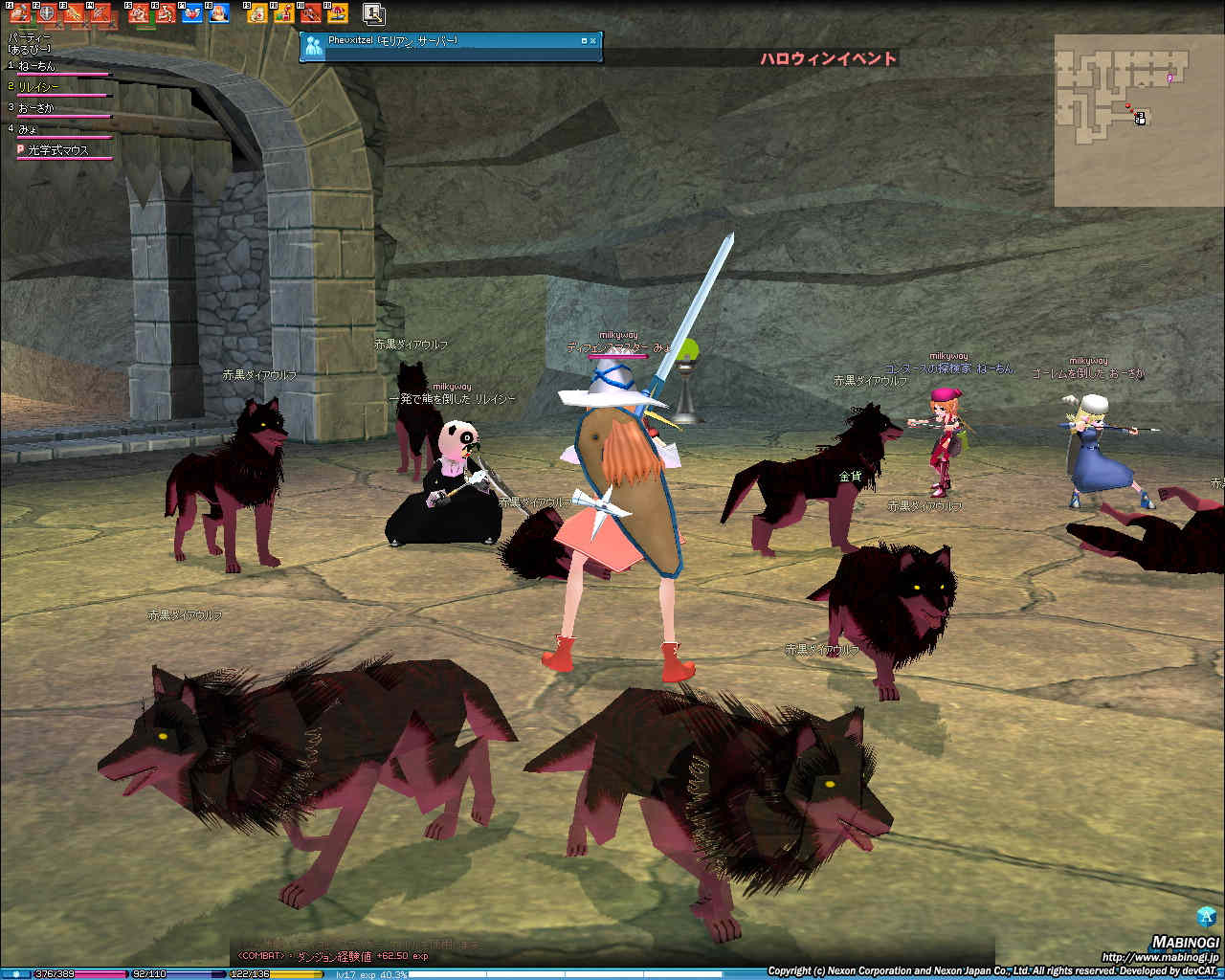Image resolution: width=1225 pixels, height=980 pixels.
Task: Select party member リレイシー in the party list
Action: coord(40,87)
